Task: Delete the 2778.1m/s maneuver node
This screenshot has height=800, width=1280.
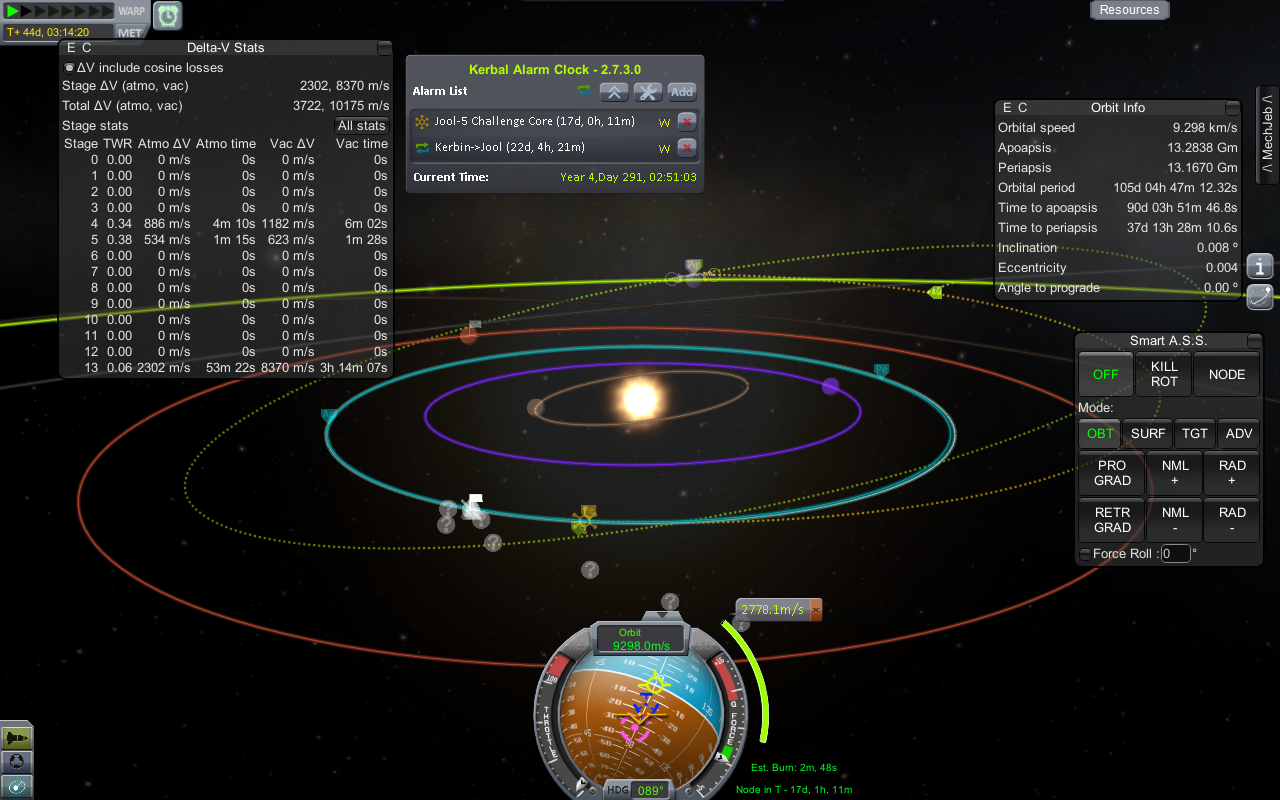Action: pyautogui.click(x=815, y=609)
